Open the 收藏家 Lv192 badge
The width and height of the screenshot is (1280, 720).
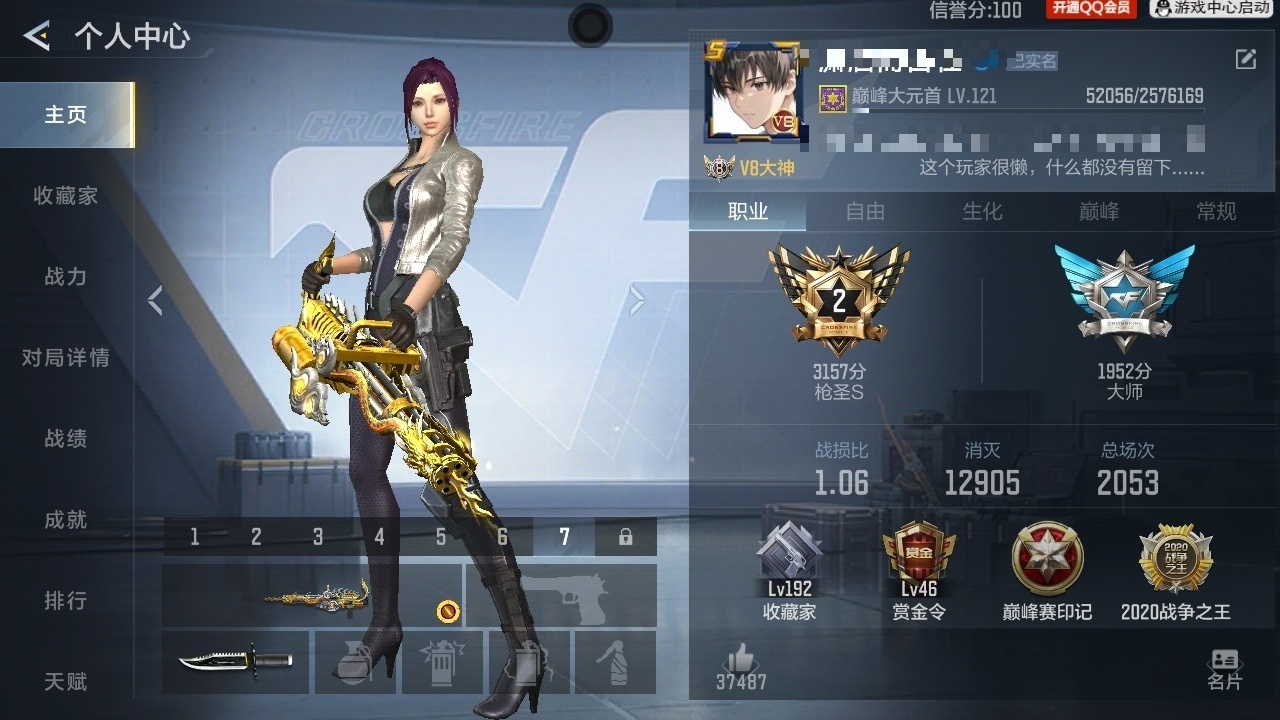[789, 572]
